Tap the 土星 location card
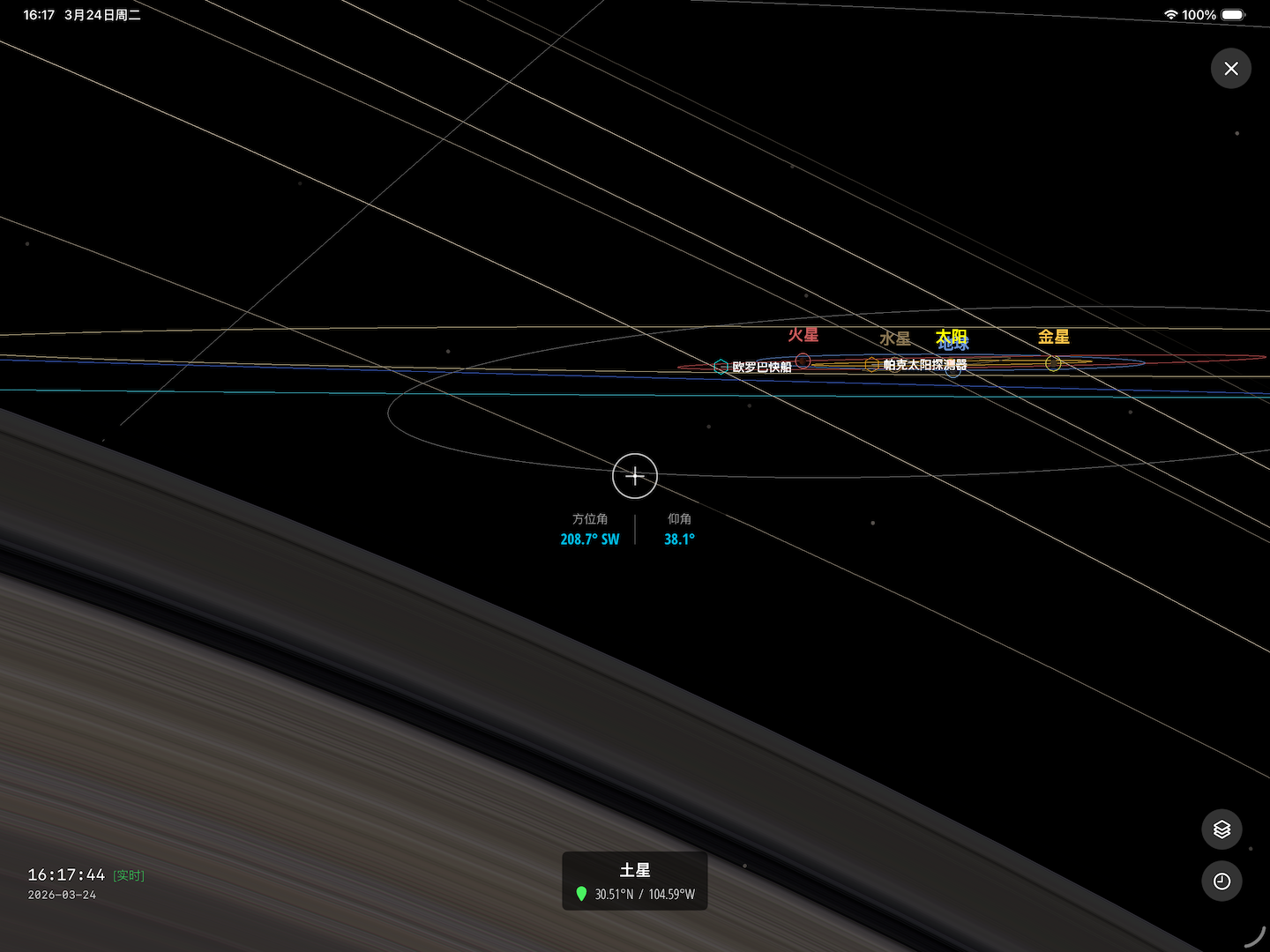1270x952 pixels. pyautogui.click(x=635, y=881)
